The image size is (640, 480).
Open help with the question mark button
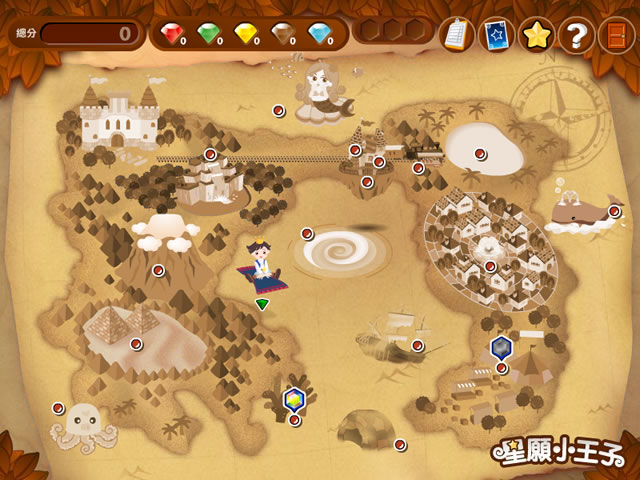pos(576,35)
